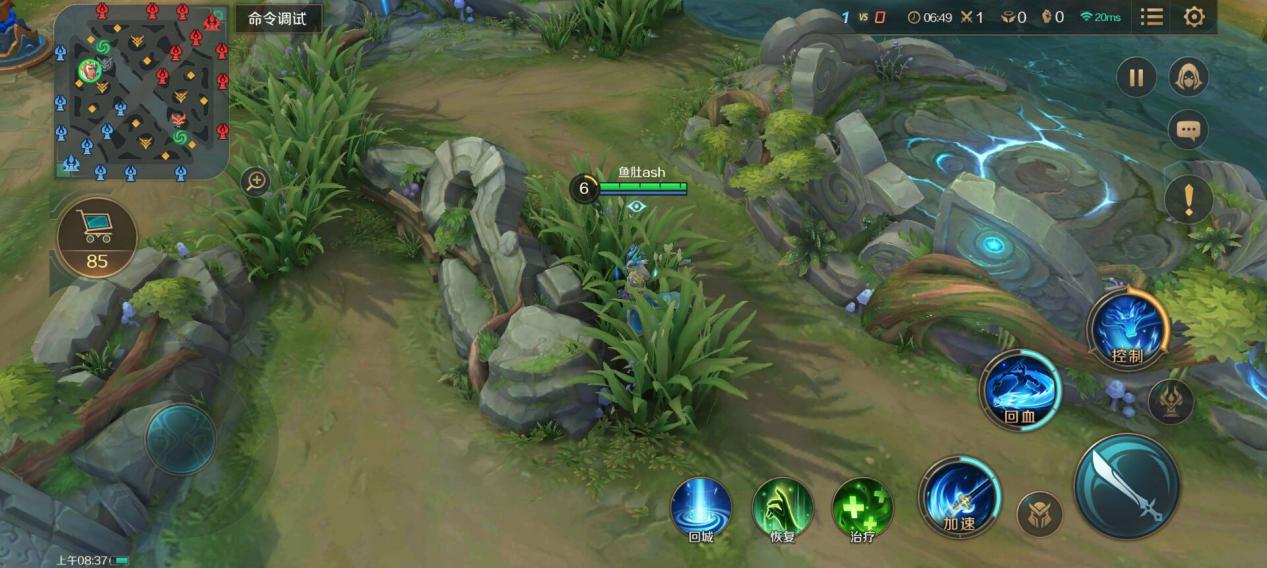Open the scoreboard list menu
The height and width of the screenshot is (568, 1267).
[x=1152, y=17]
